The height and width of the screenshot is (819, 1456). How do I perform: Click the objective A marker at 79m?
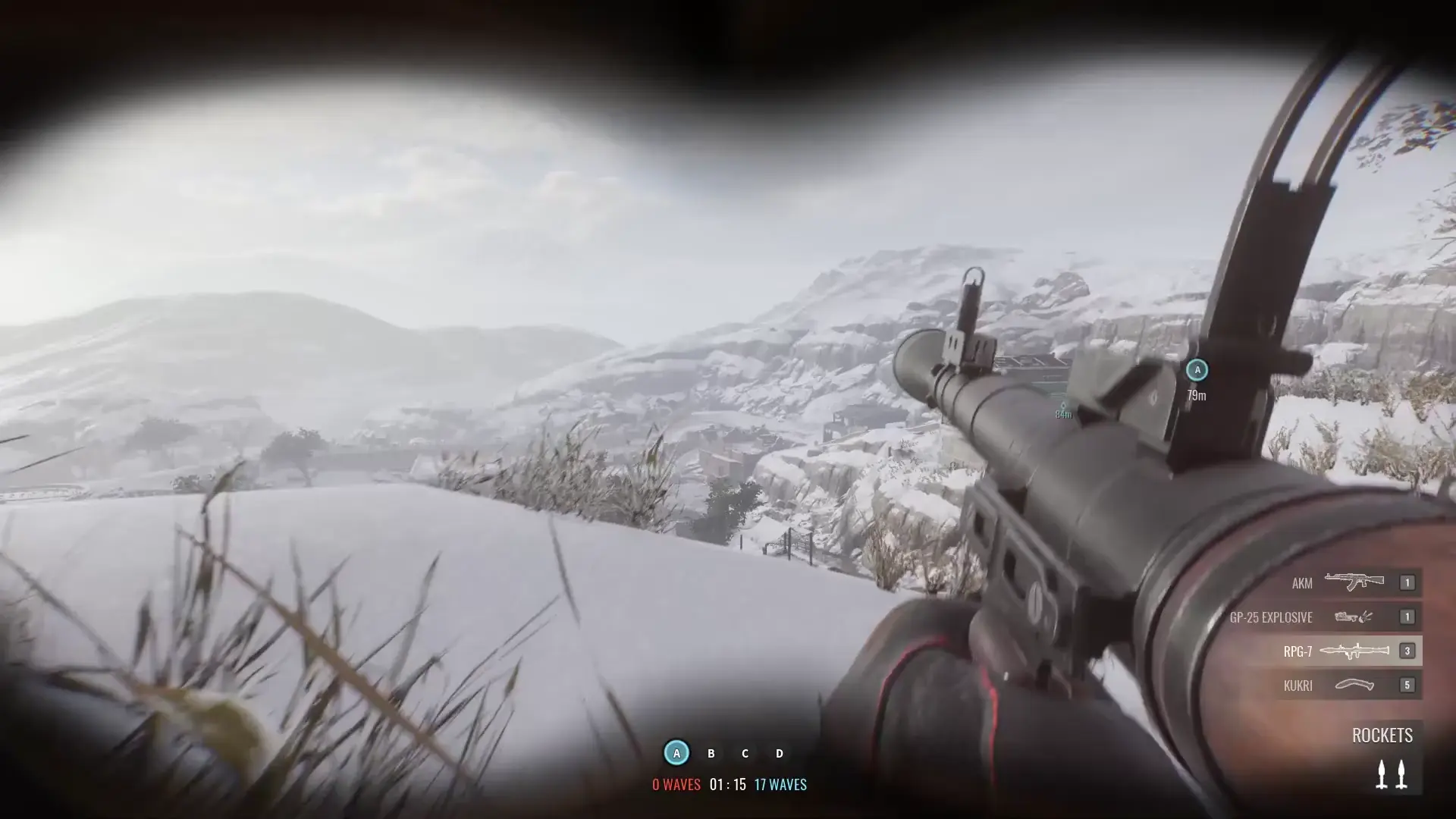[x=1197, y=371]
